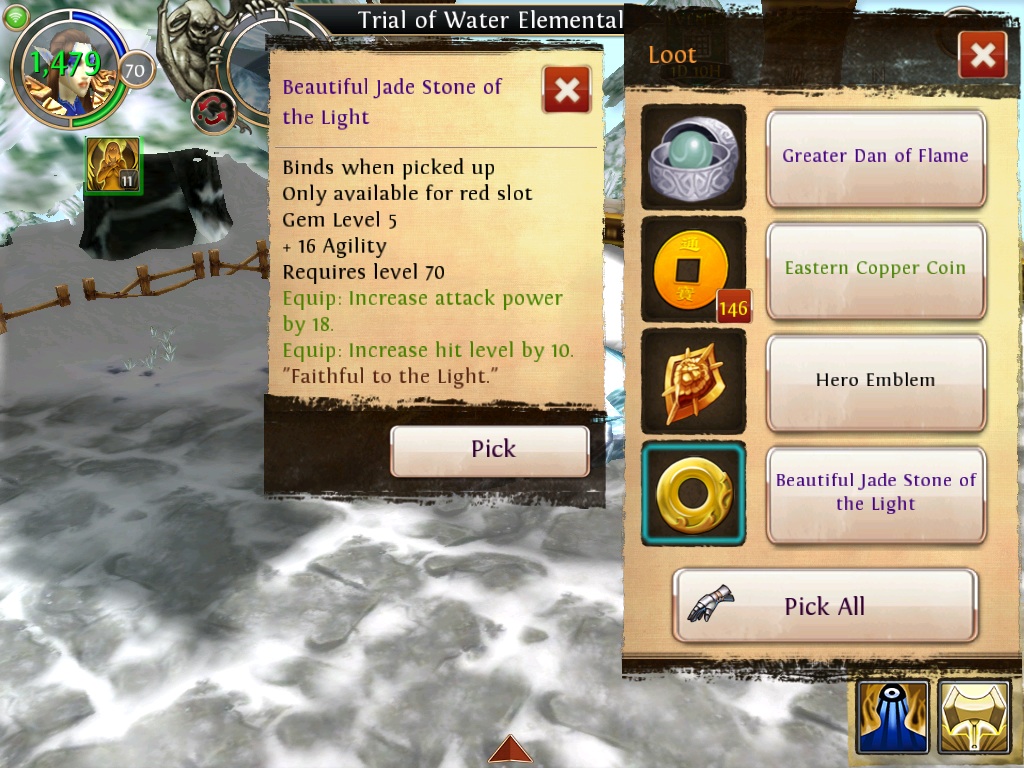
Task: Click the copper coin stack icon
Action: [x=693, y=269]
